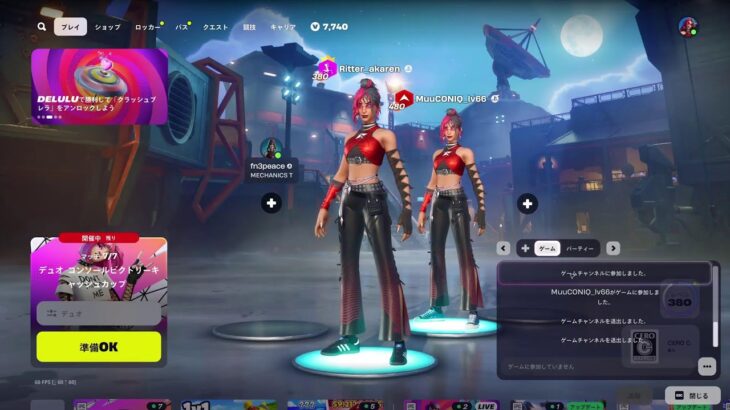The width and height of the screenshot is (730, 410).
Task: Open the クエスト tab
Action: (x=215, y=27)
